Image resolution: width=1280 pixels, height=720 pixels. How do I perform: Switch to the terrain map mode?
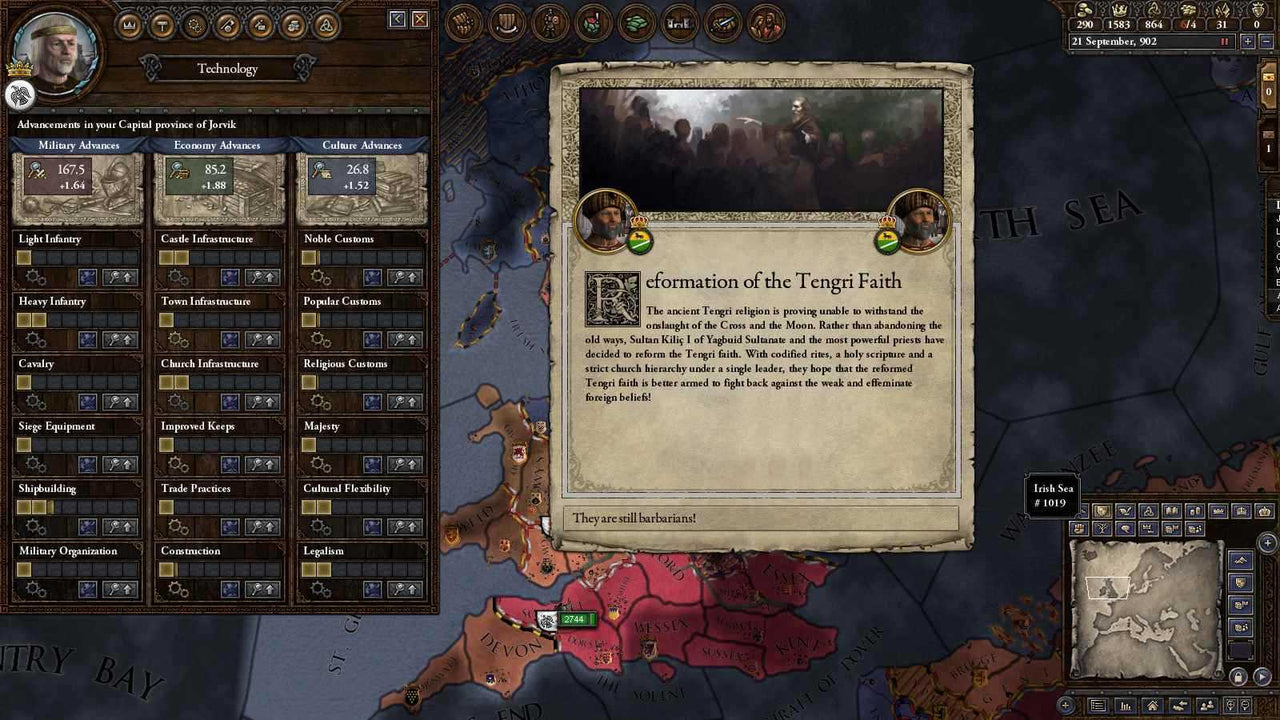pyautogui.click(x=1239, y=559)
